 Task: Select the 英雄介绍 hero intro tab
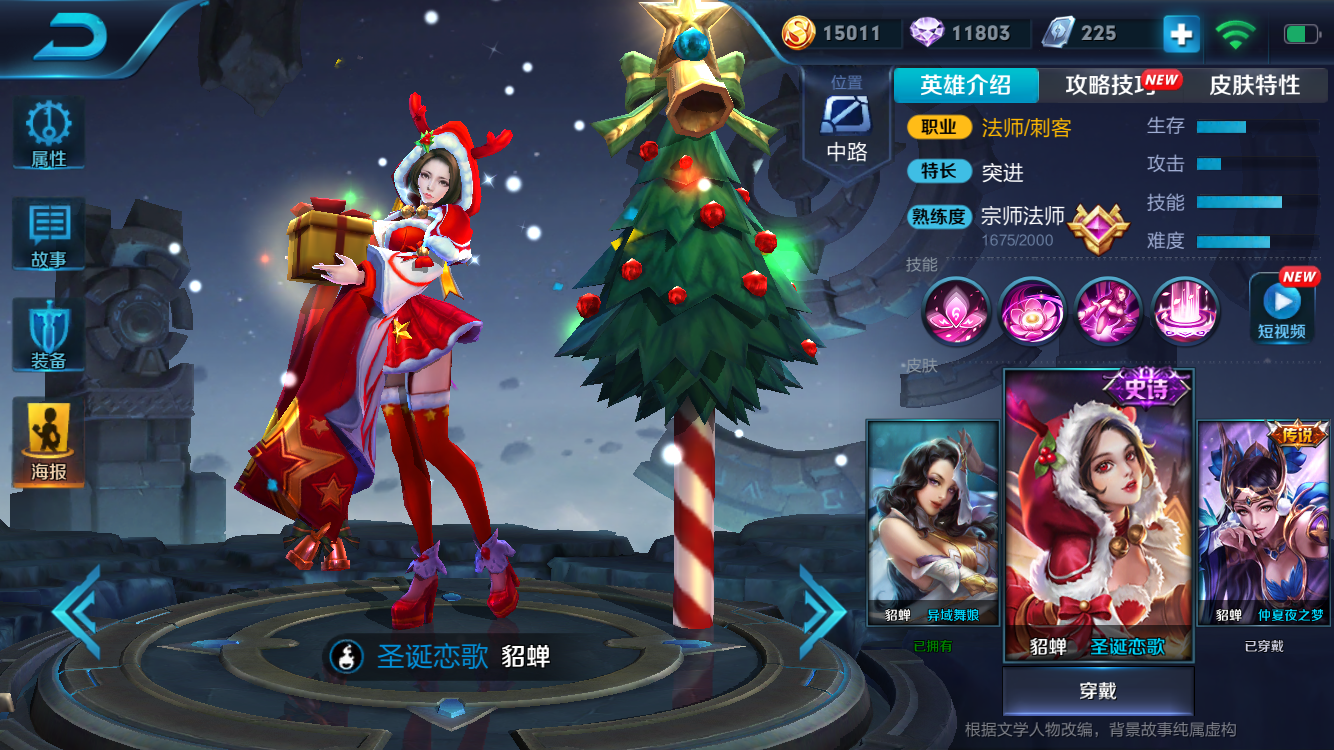click(x=966, y=85)
